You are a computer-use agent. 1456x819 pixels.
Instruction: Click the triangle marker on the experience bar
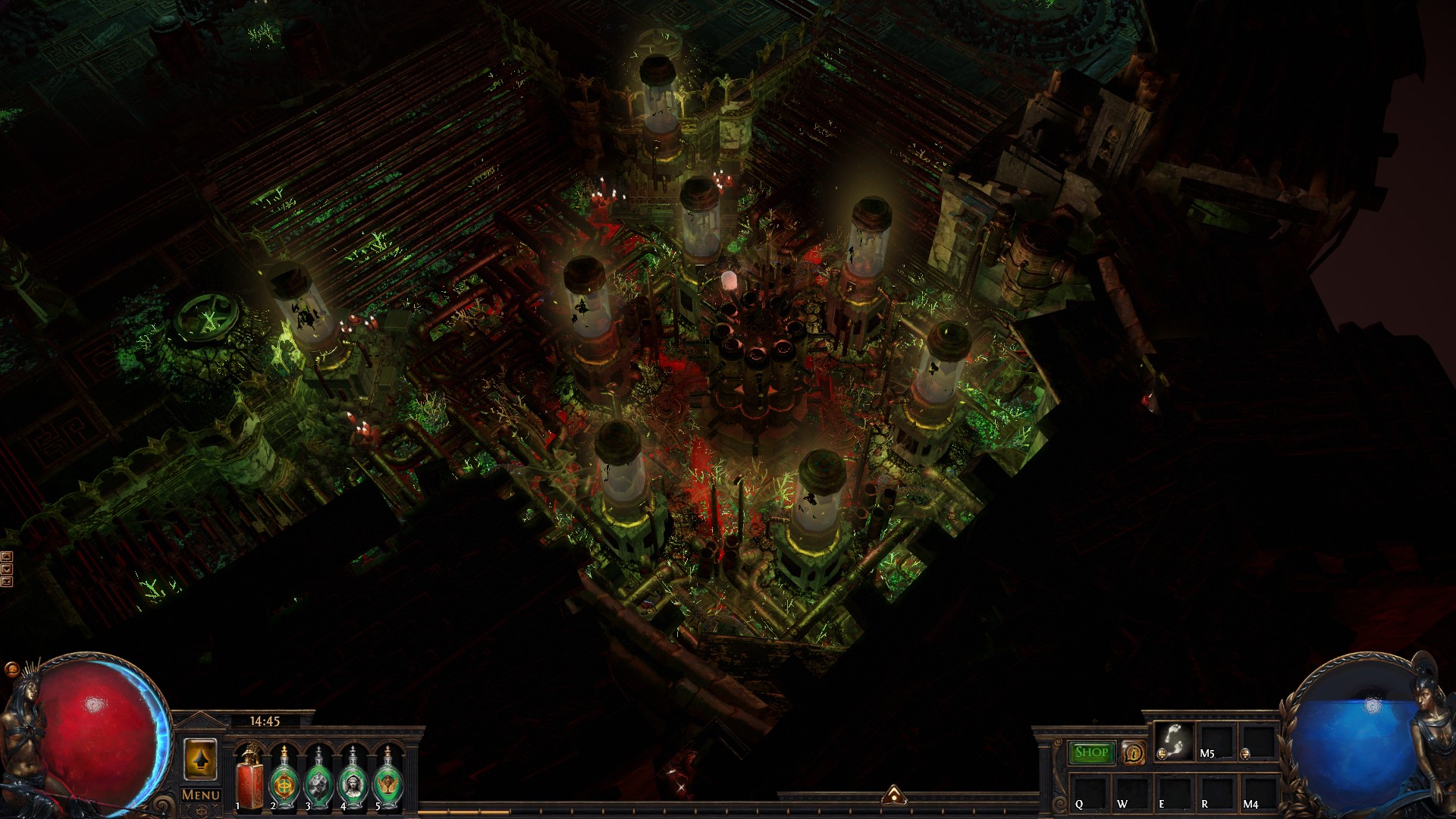coord(894,794)
